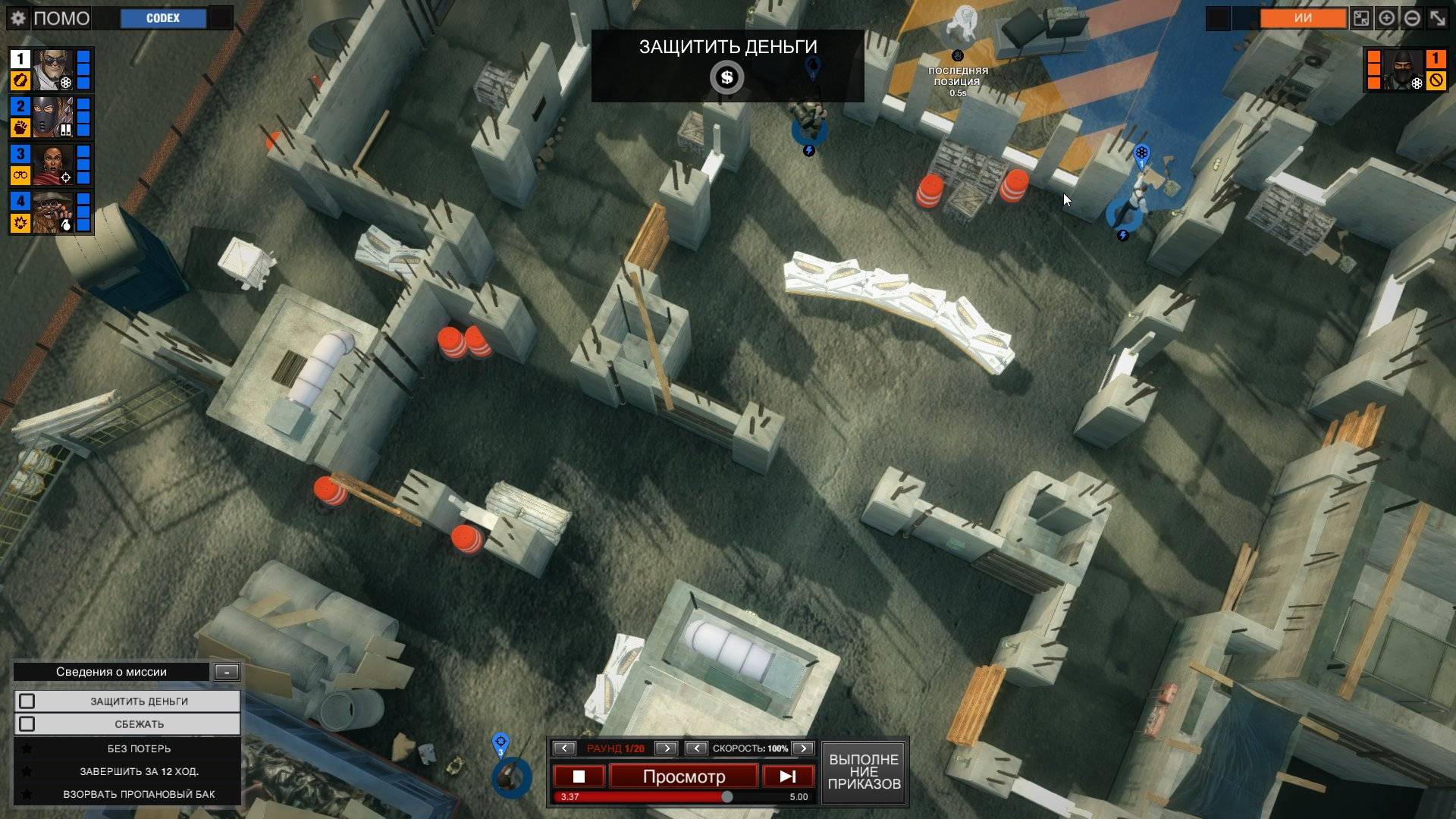Stop playback with the square stop button
The width and height of the screenshot is (1456, 819).
(x=579, y=777)
